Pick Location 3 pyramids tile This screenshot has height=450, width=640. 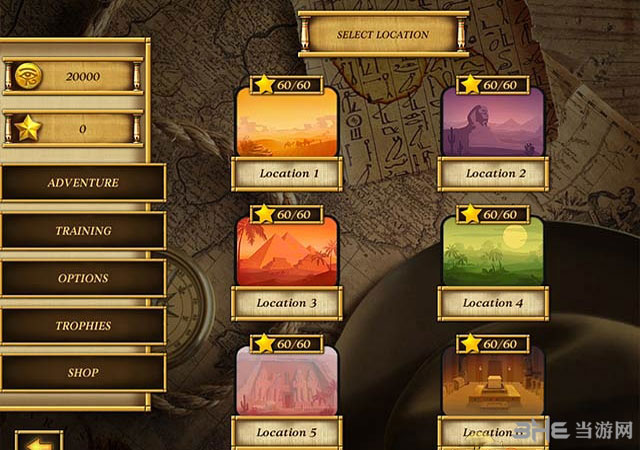point(285,254)
